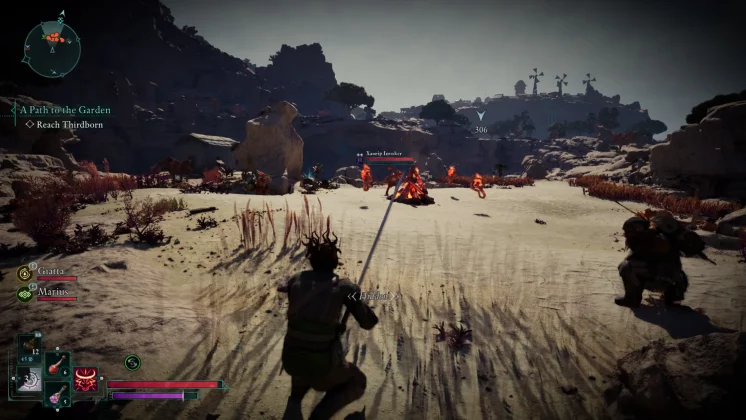
Task: Use the red health potion slot
Action: pyautogui.click(x=56, y=363)
